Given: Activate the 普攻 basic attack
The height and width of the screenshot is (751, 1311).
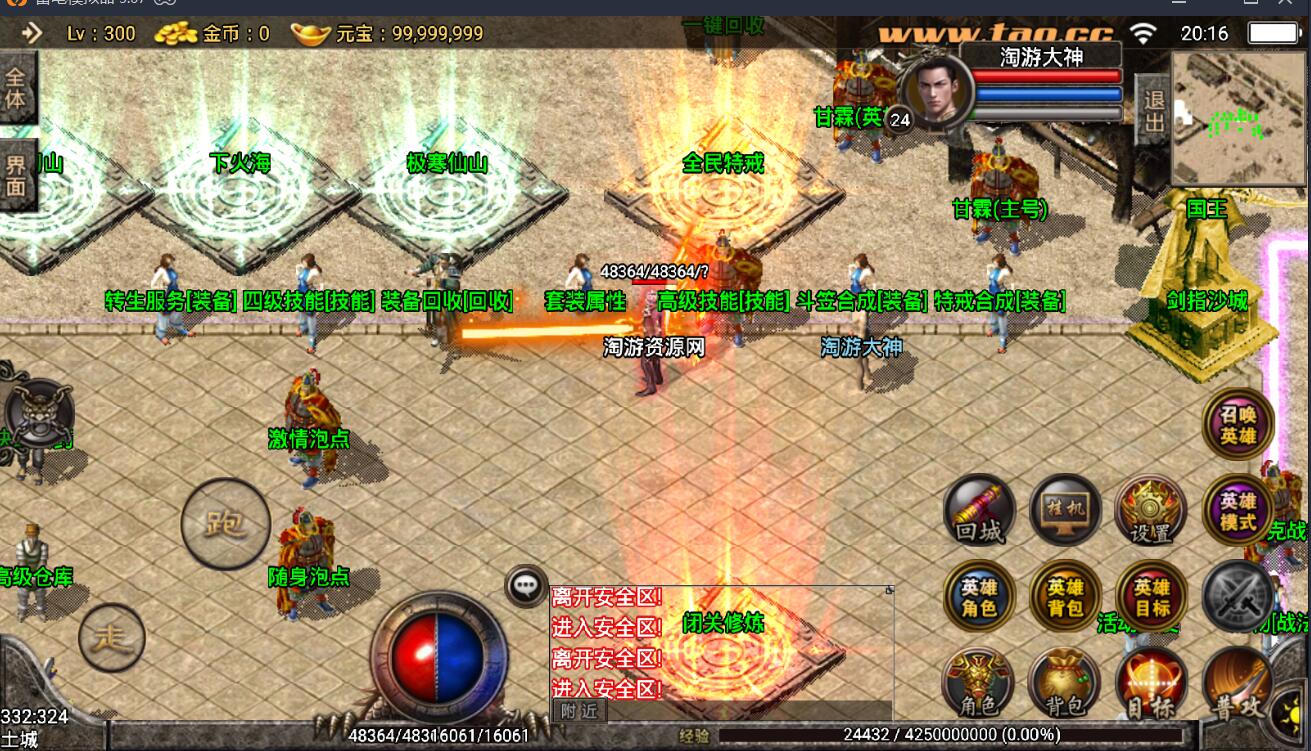Looking at the screenshot, I should 1238,684.
